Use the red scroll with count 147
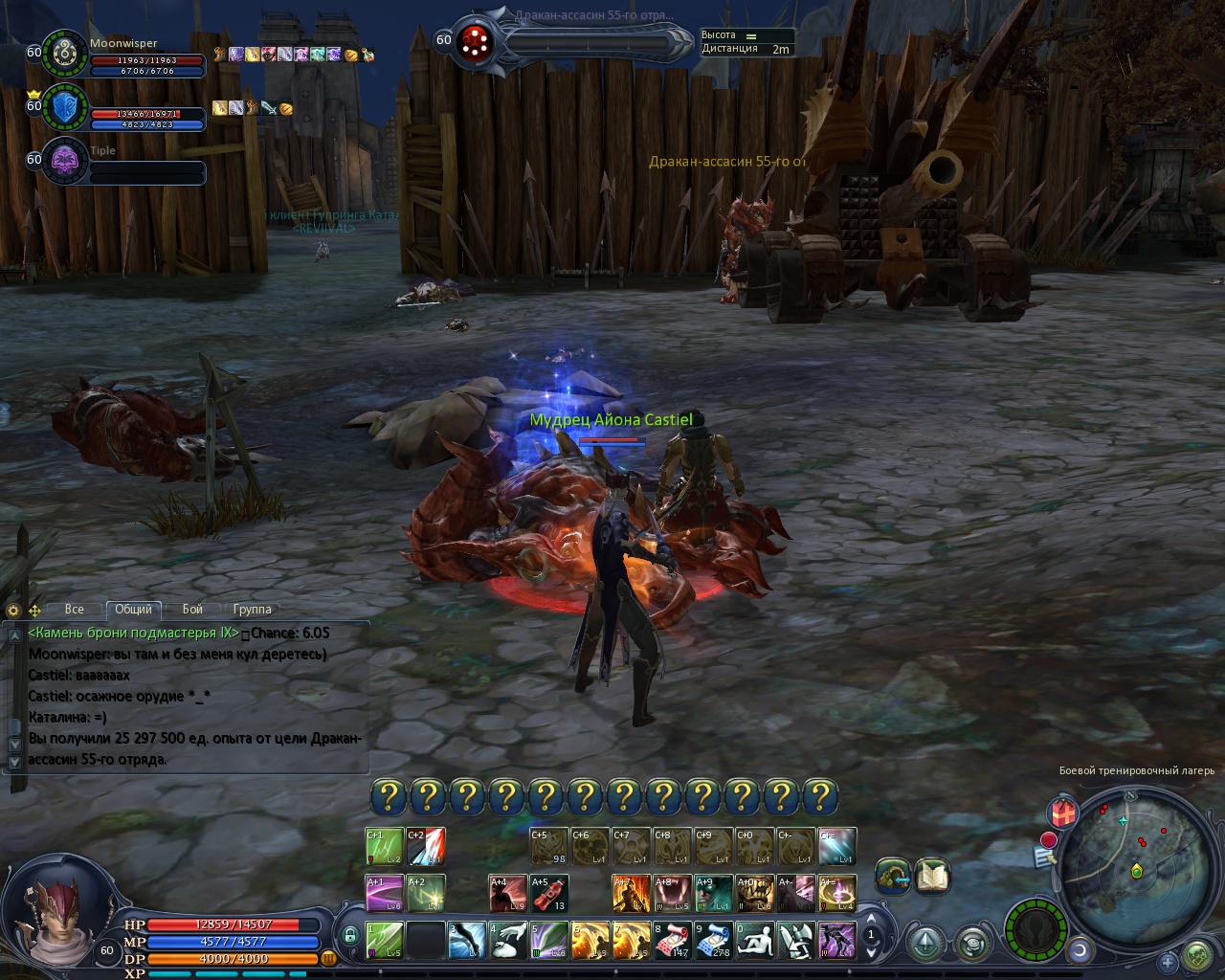Viewport: 1225px width, 980px height. (x=672, y=940)
